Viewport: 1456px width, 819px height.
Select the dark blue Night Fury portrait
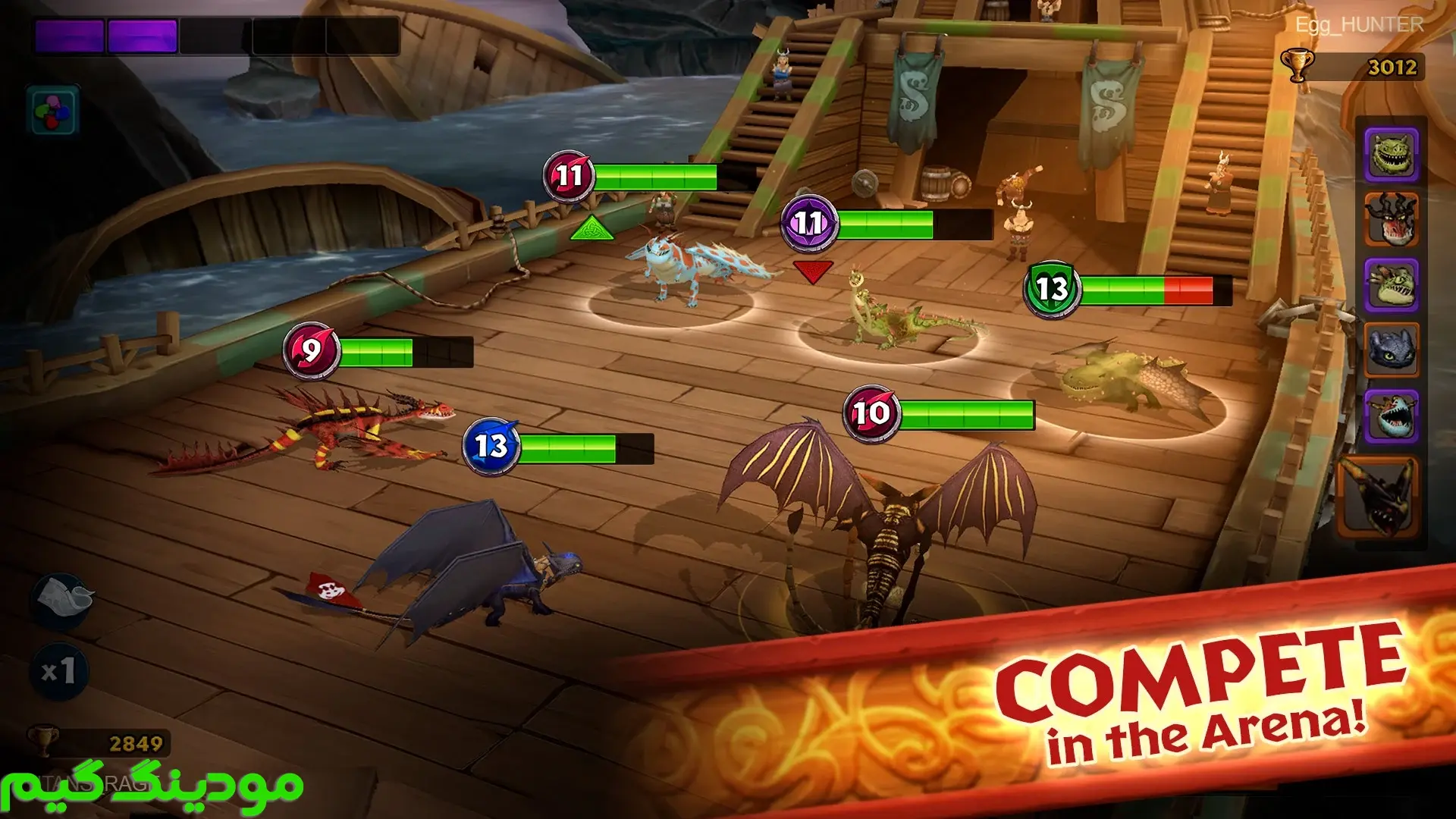point(1392,350)
